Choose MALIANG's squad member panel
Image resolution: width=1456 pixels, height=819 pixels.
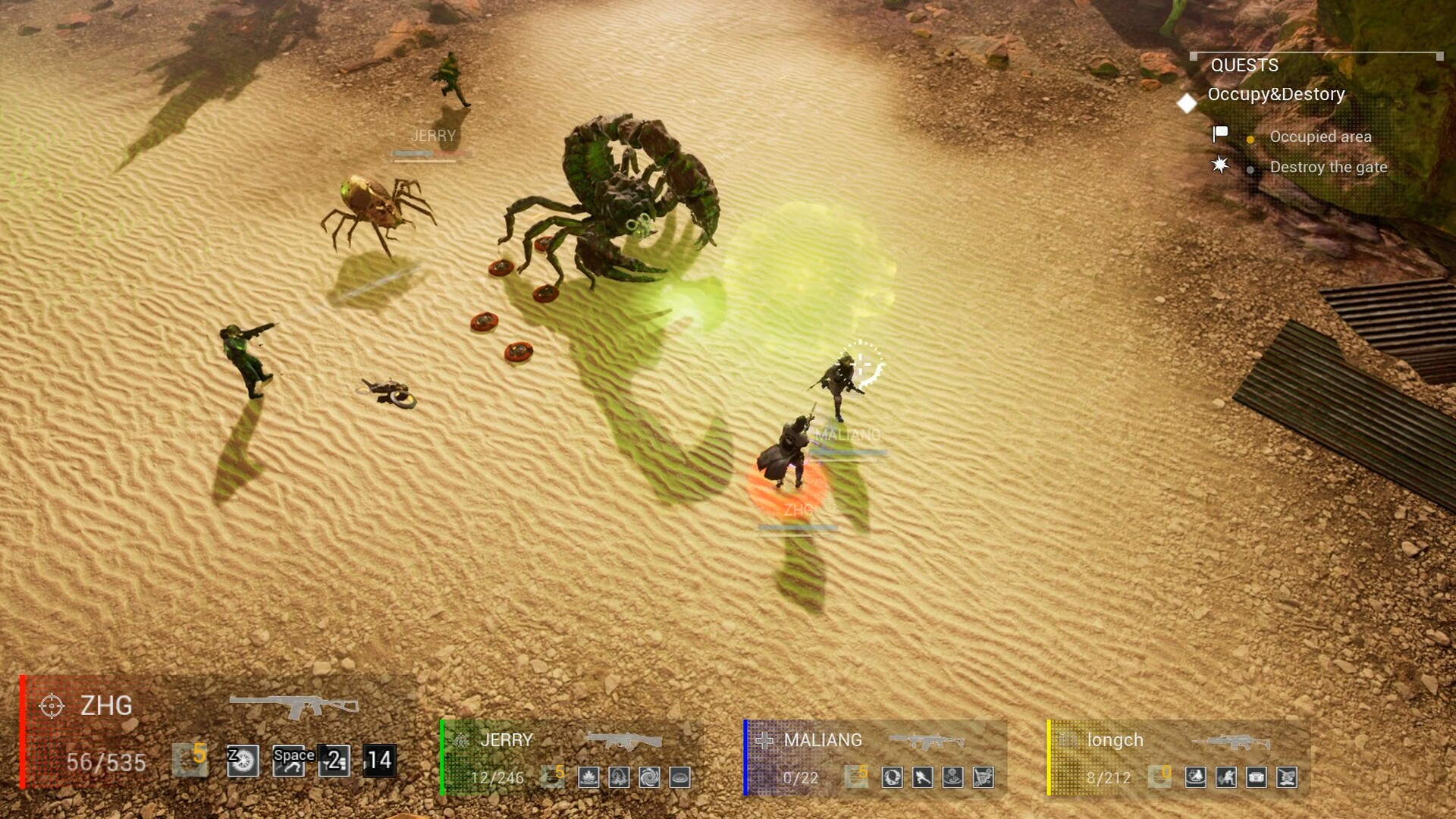click(x=823, y=740)
